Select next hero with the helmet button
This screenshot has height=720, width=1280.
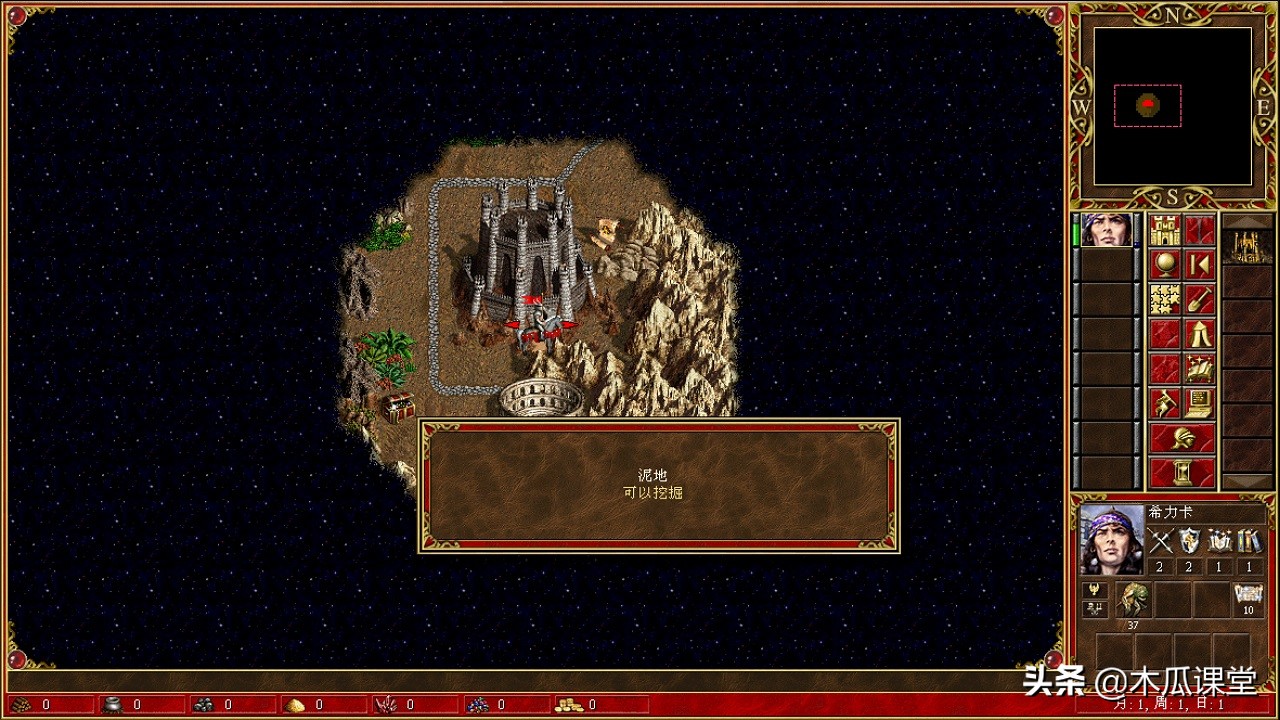(x=1182, y=438)
